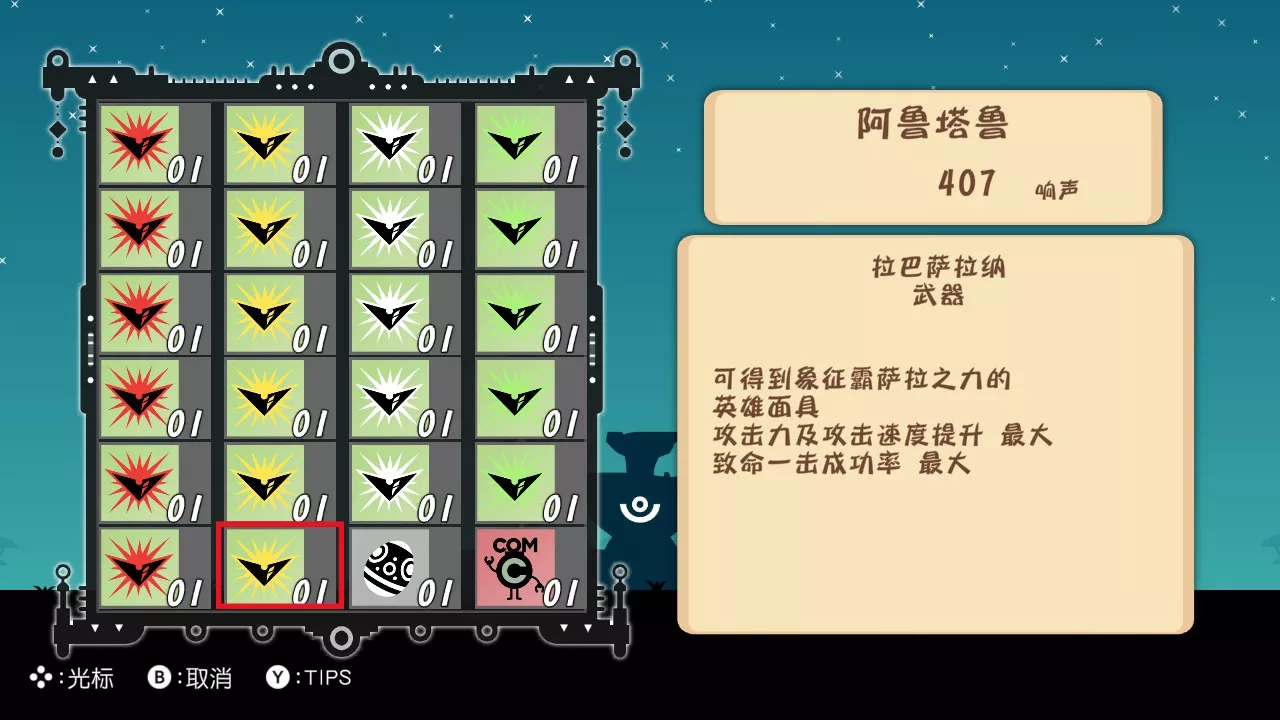Click the 光标 cursor control label
The width and height of the screenshot is (1280, 720).
(x=72, y=678)
